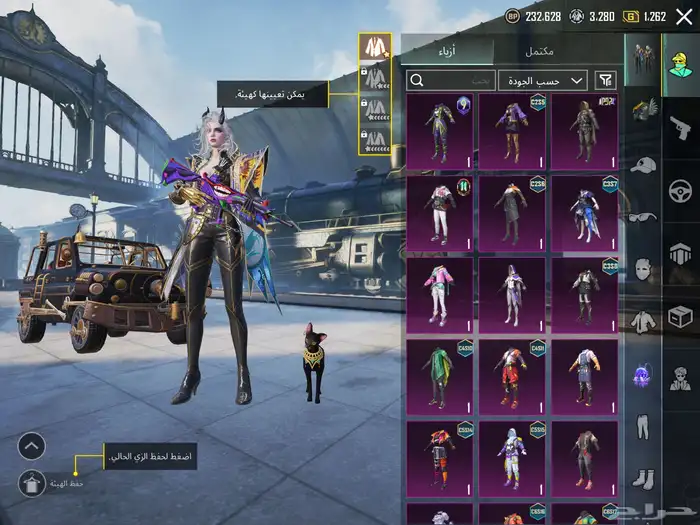Open the حسب الجودة sorting dropdown
This screenshot has width=700, height=525.
(x=544, y=80)
